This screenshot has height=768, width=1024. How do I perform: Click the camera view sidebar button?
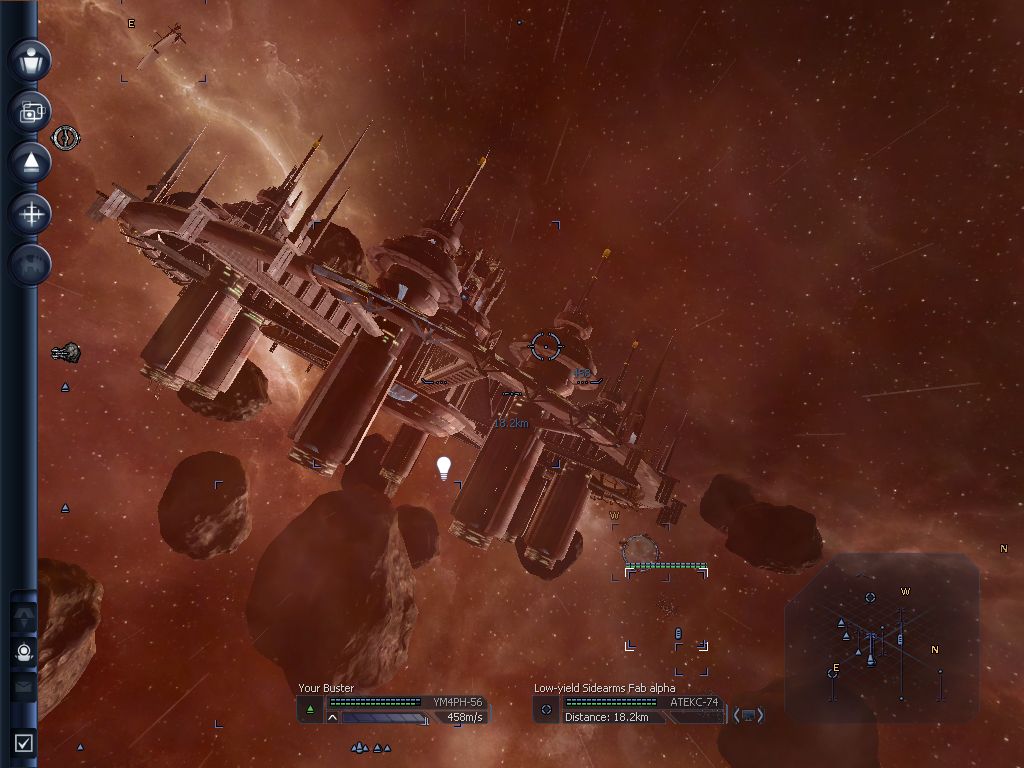[30, 112]
